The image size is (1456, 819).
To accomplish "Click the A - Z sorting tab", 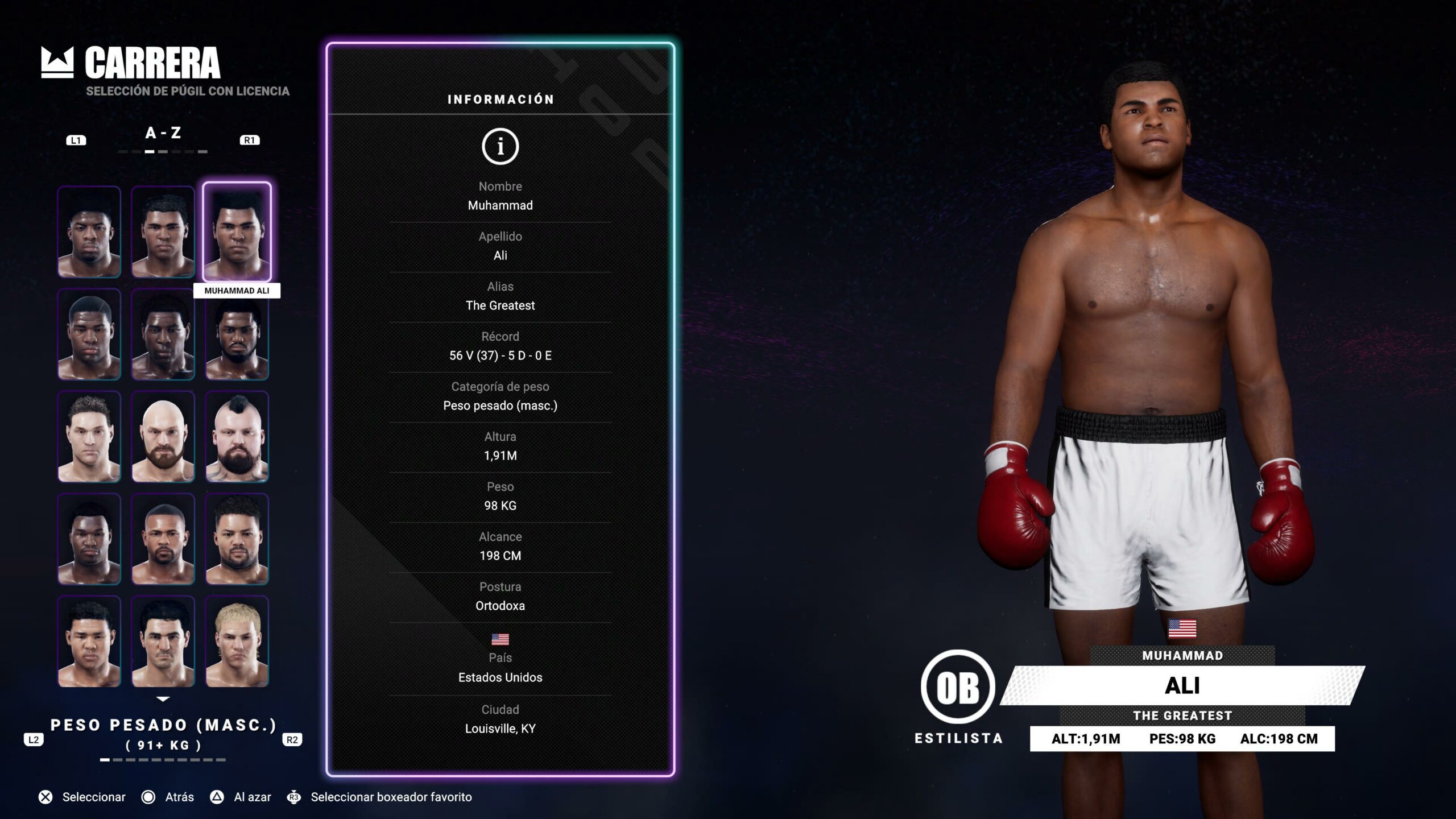I will click(x=163, y=133).
